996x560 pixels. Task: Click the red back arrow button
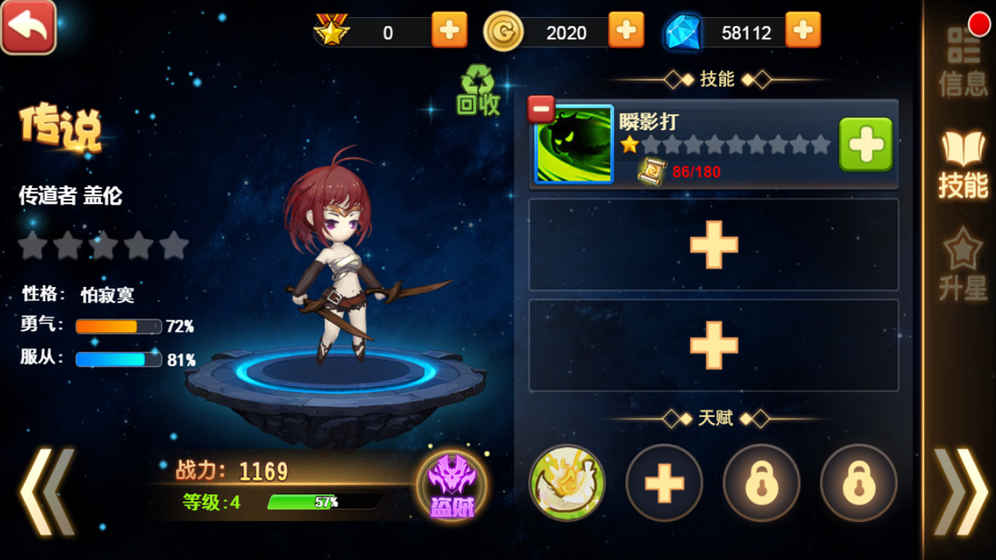click(x=28, y=27)
